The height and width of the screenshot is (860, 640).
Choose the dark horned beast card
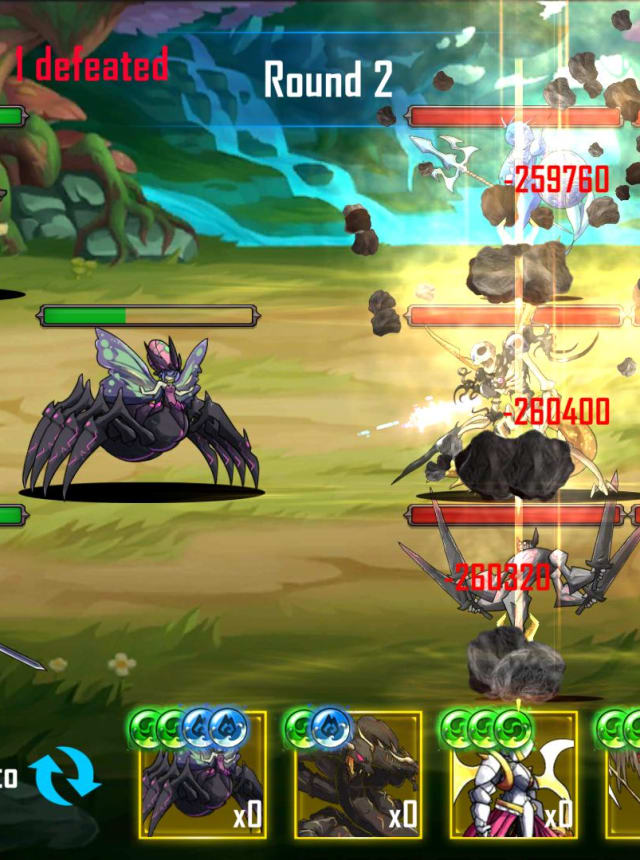(358, 775)
